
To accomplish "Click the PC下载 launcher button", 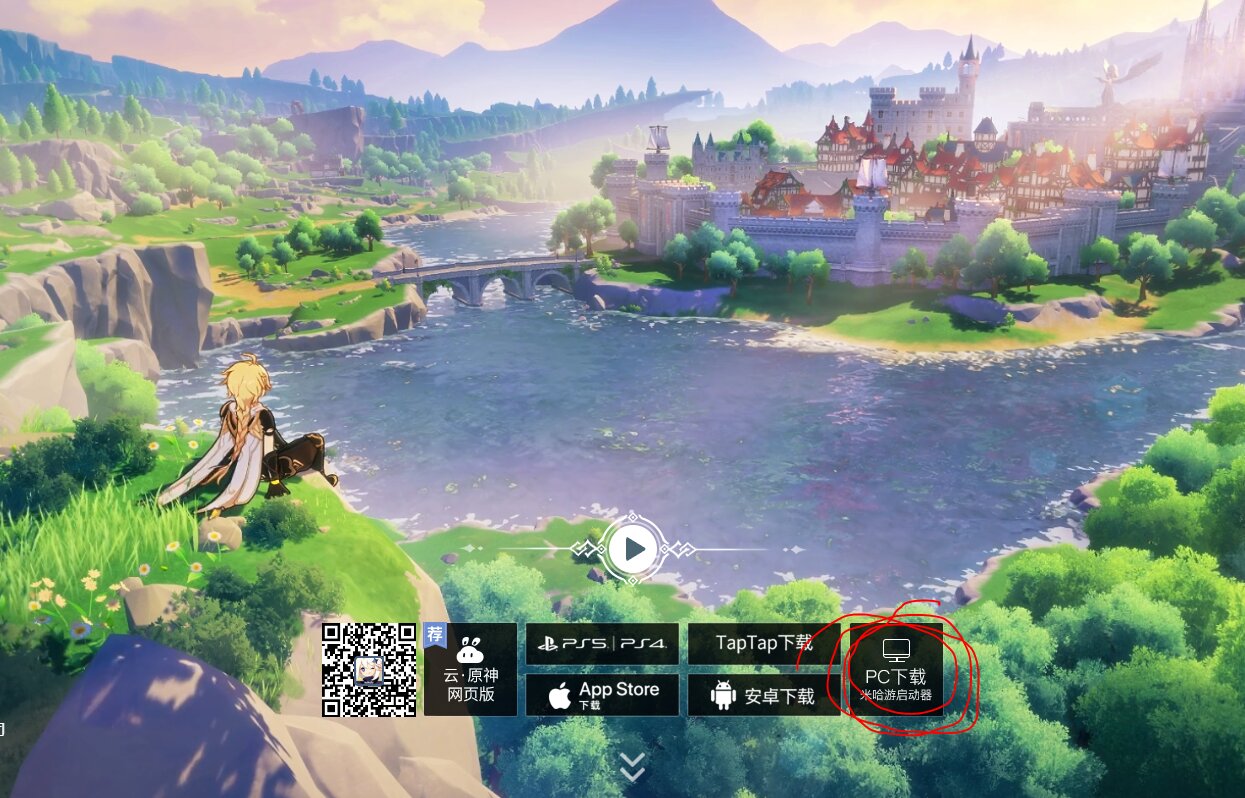I will point(896,669).
